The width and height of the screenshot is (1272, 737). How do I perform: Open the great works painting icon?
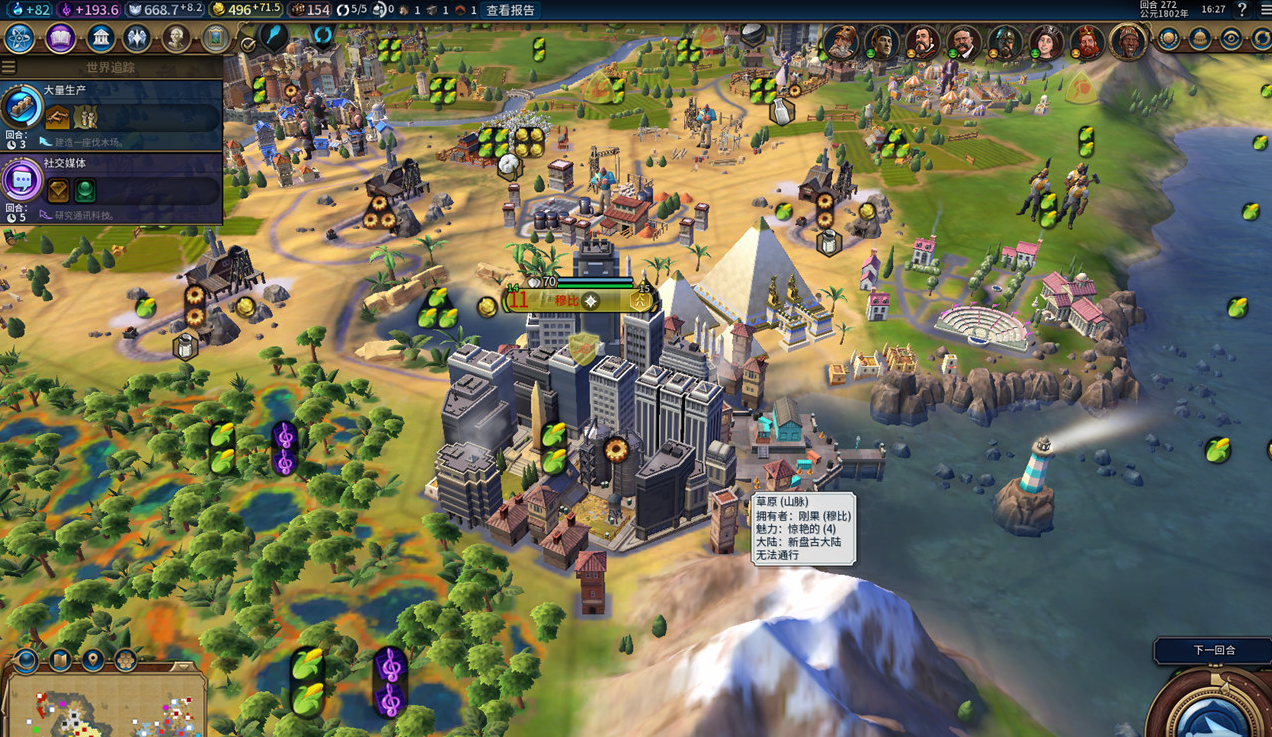point(215,39)
